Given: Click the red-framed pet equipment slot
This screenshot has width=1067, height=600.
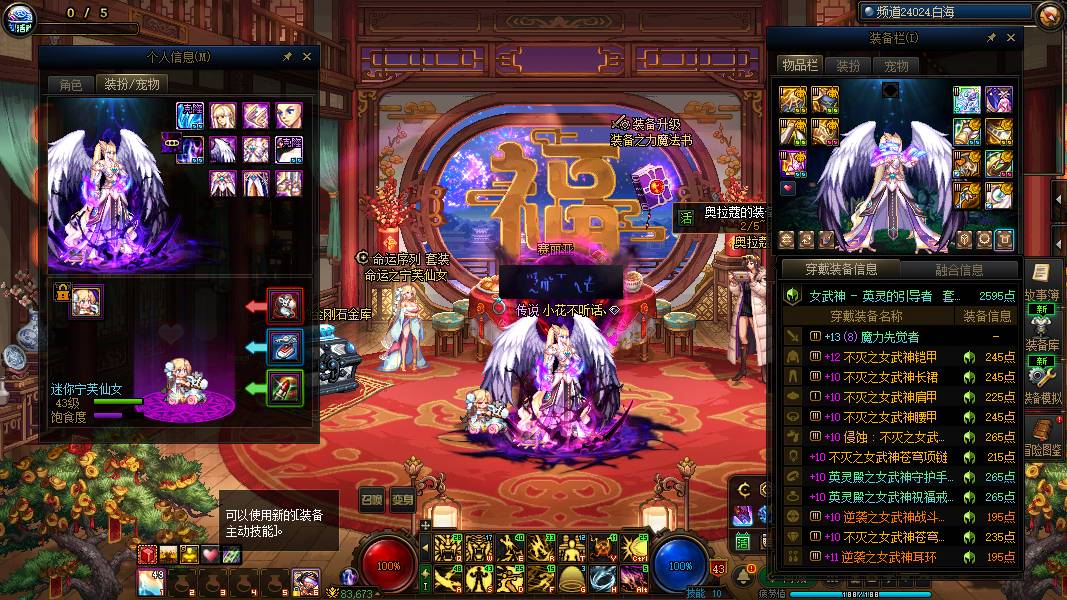Looking at the screenshot, I should [286, 304].
